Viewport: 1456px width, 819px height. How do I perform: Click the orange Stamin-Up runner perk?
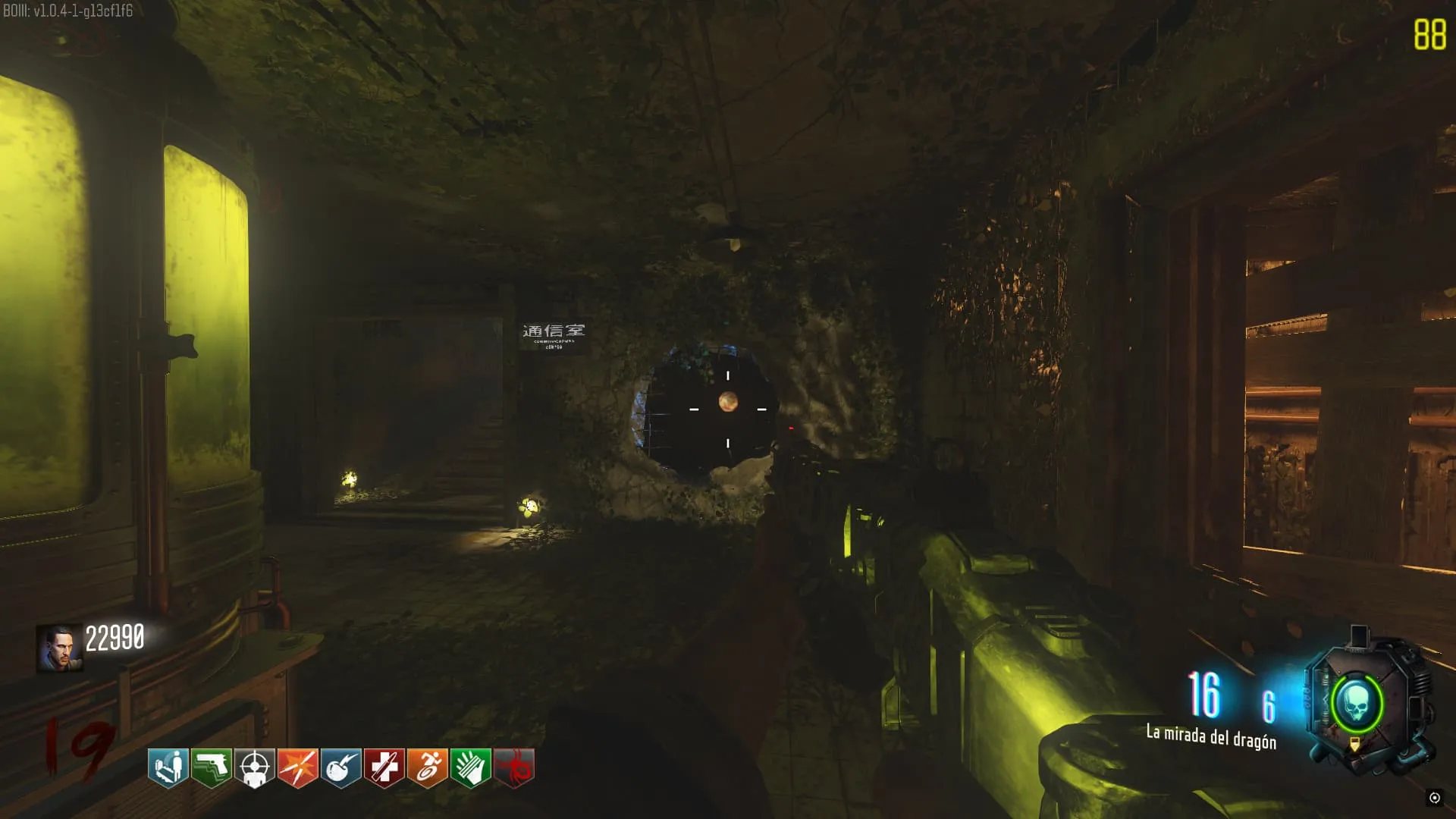[428, 767]
